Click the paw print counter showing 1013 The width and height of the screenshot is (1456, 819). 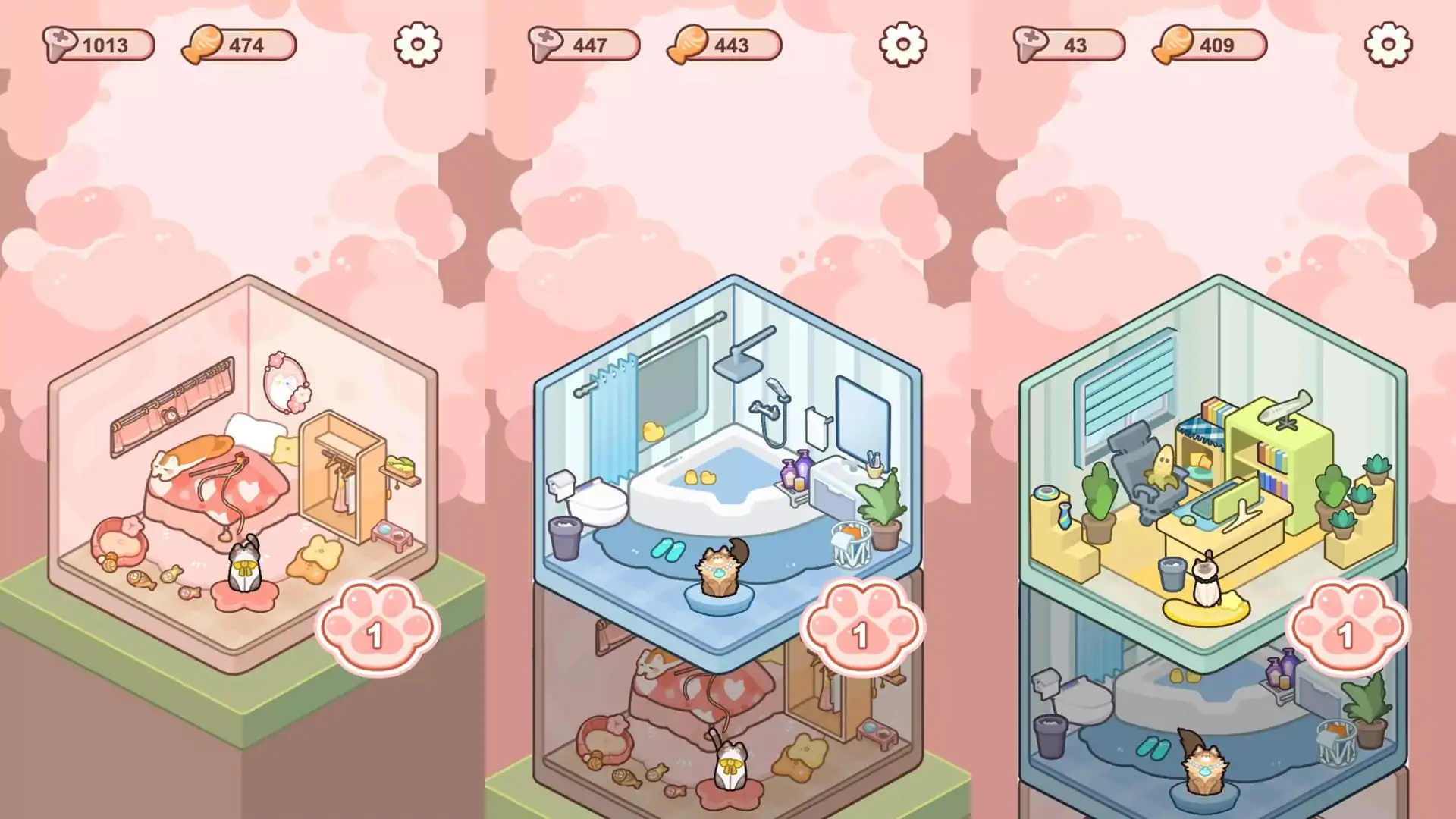pos(99,45)
